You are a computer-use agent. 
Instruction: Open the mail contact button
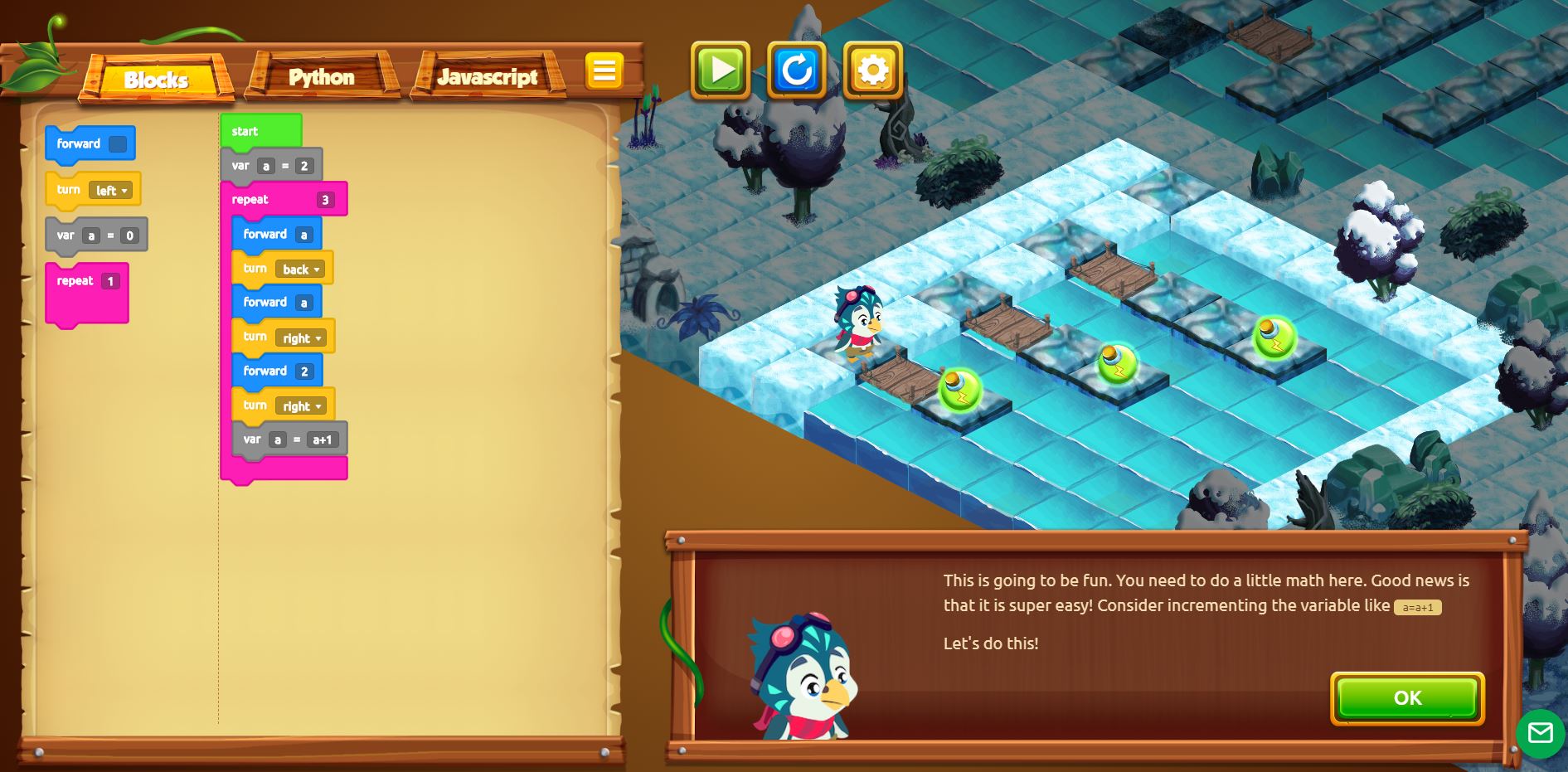(1540, 733)
